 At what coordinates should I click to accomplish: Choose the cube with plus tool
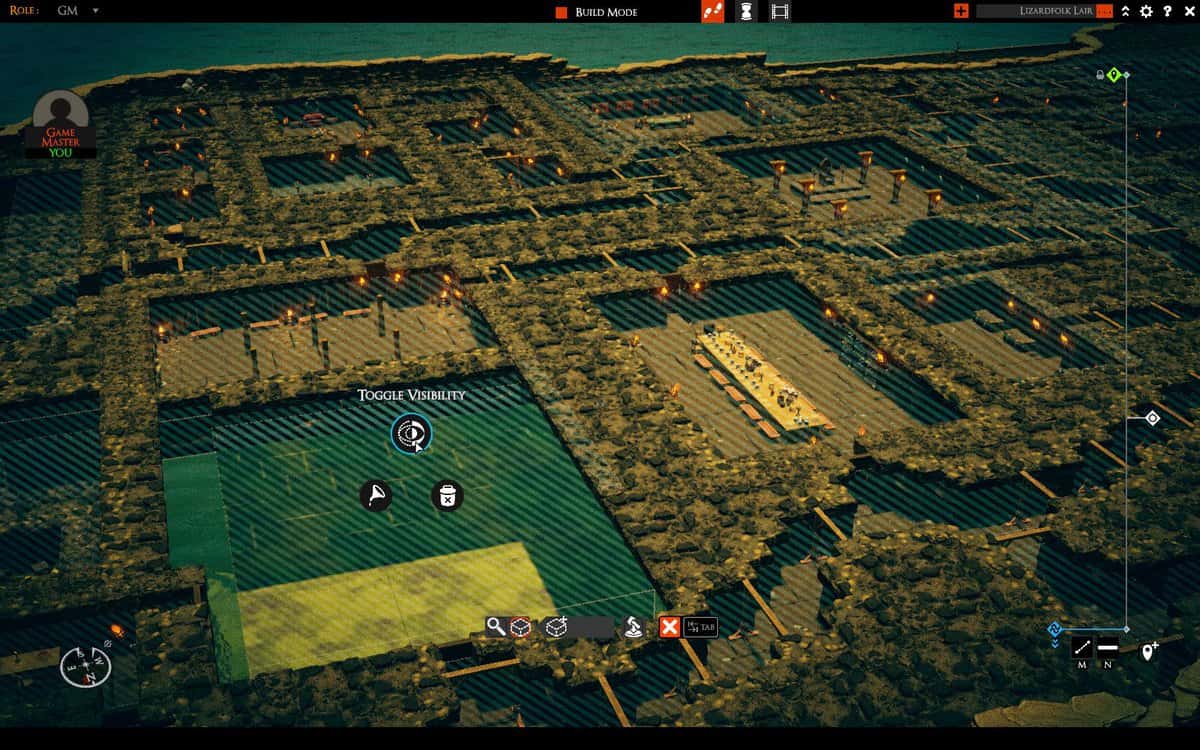556,627
